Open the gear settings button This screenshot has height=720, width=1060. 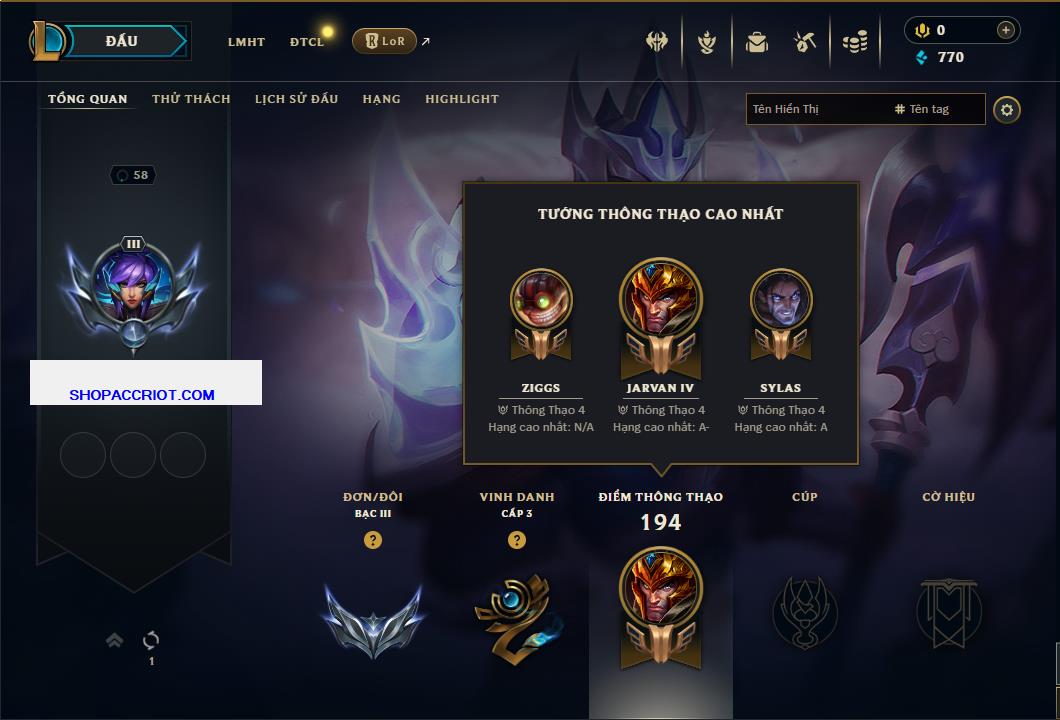tap(1007, 109)
